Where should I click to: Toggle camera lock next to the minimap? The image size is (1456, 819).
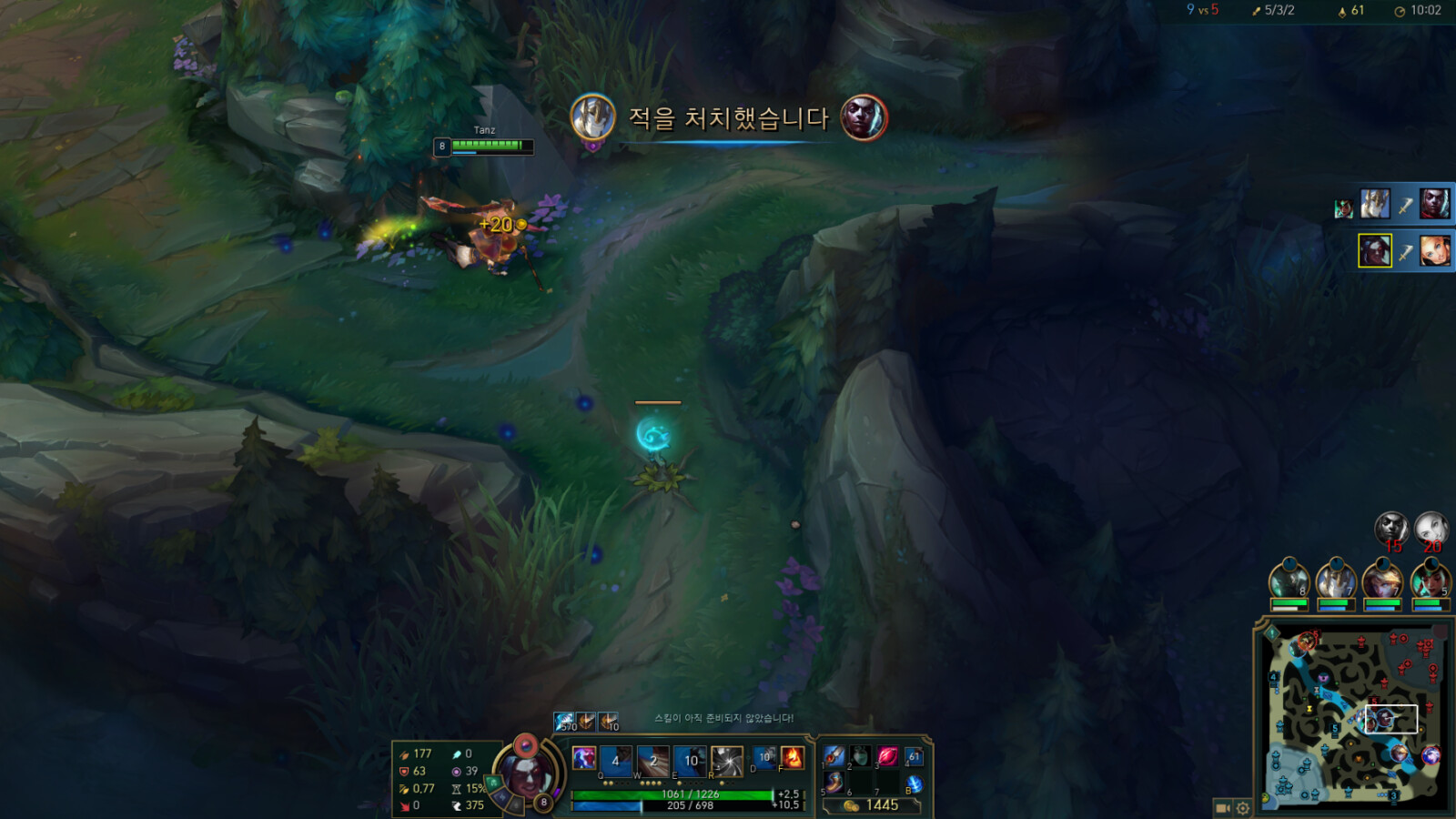click(x=1223, y=808)
